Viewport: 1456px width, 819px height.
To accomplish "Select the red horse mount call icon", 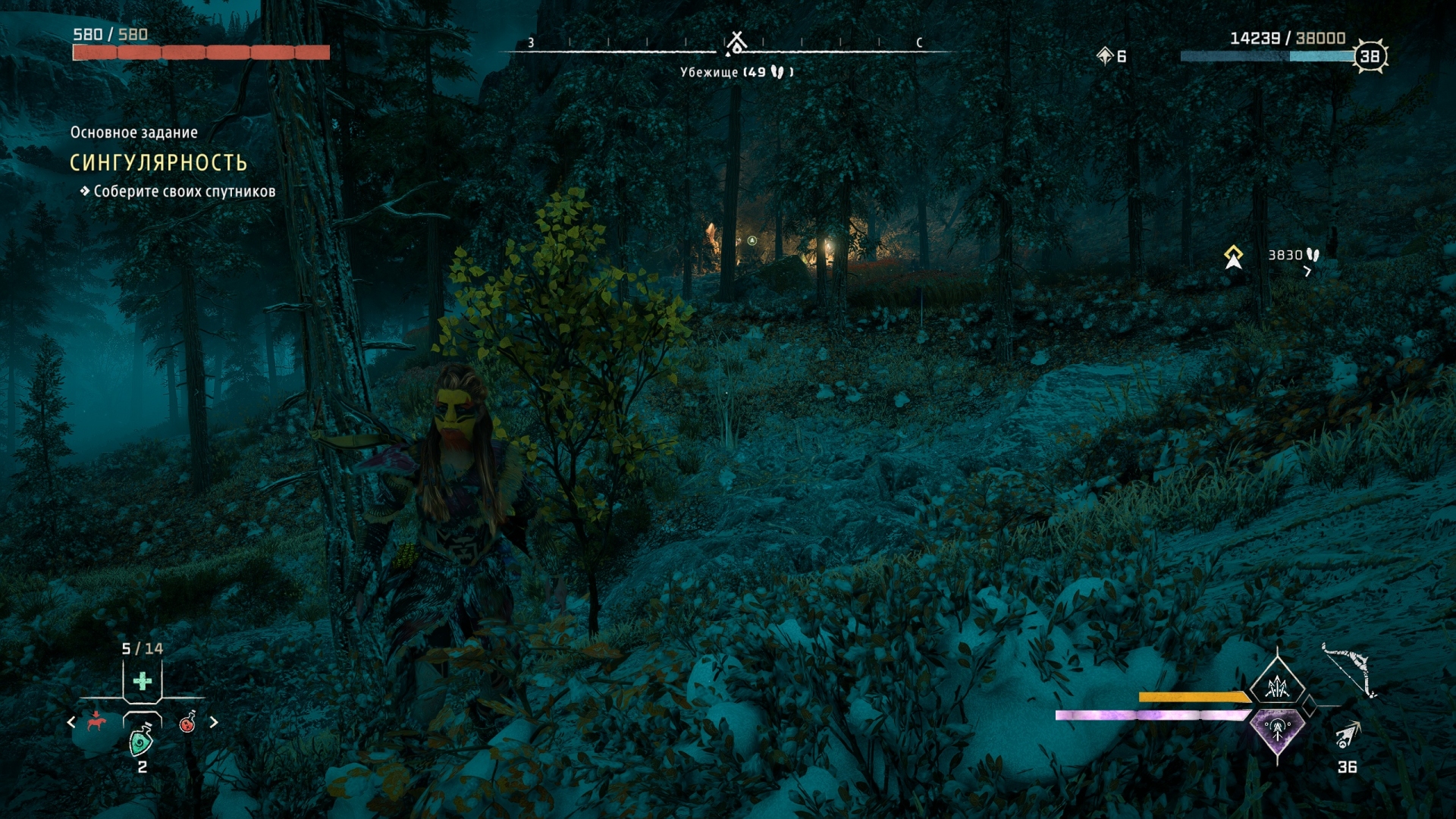I will click(x=96, y=721).
